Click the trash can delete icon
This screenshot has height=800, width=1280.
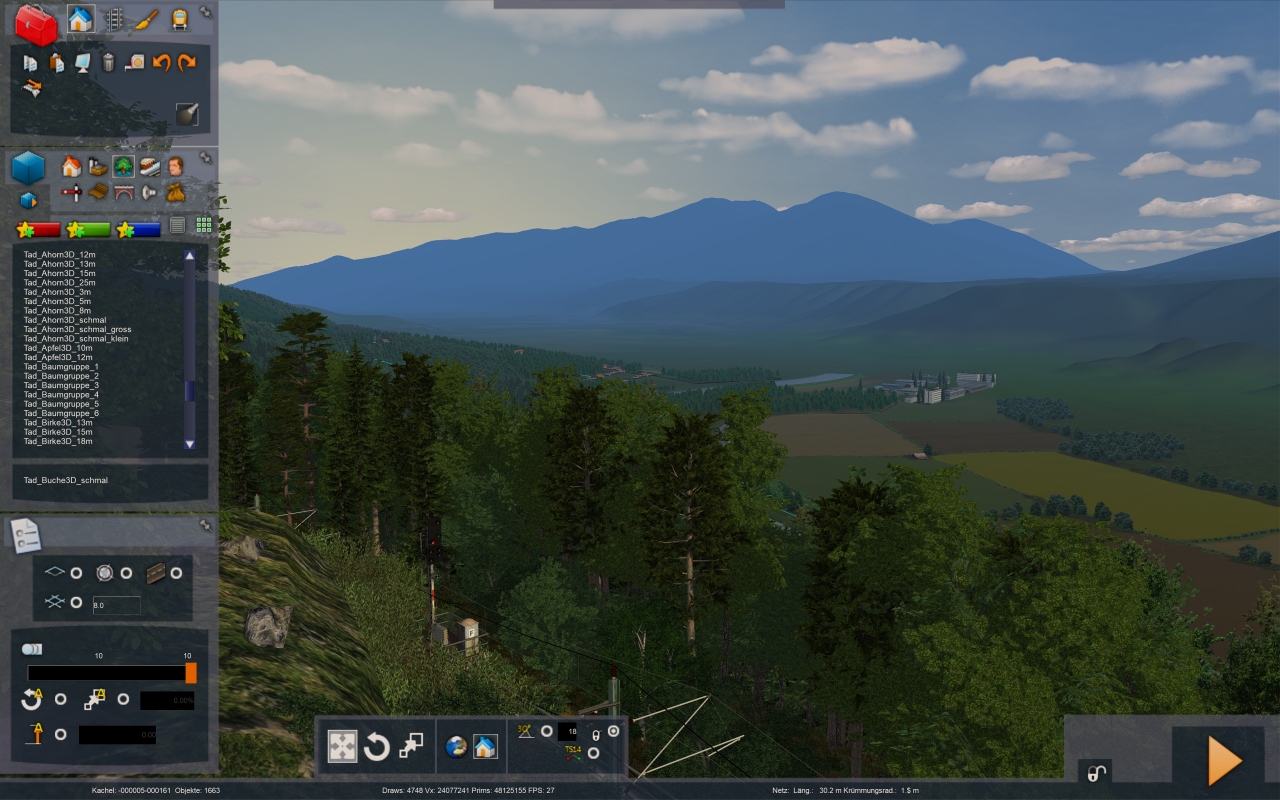pyautogui.click(x=108, y=63)
